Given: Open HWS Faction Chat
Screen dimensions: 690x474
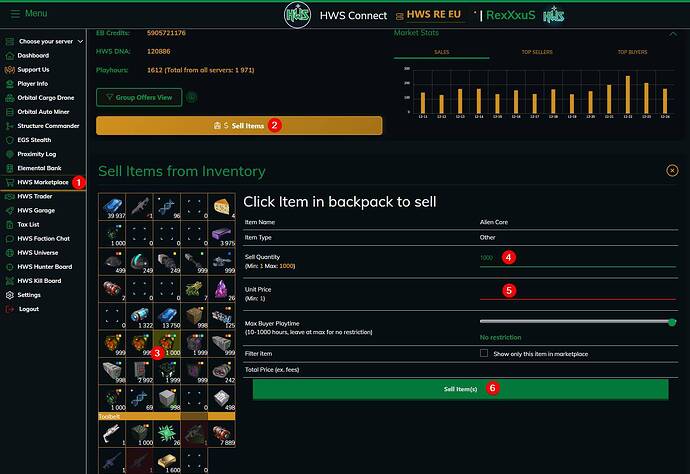Looking at the screenshot, I should (x=43, y=239).
